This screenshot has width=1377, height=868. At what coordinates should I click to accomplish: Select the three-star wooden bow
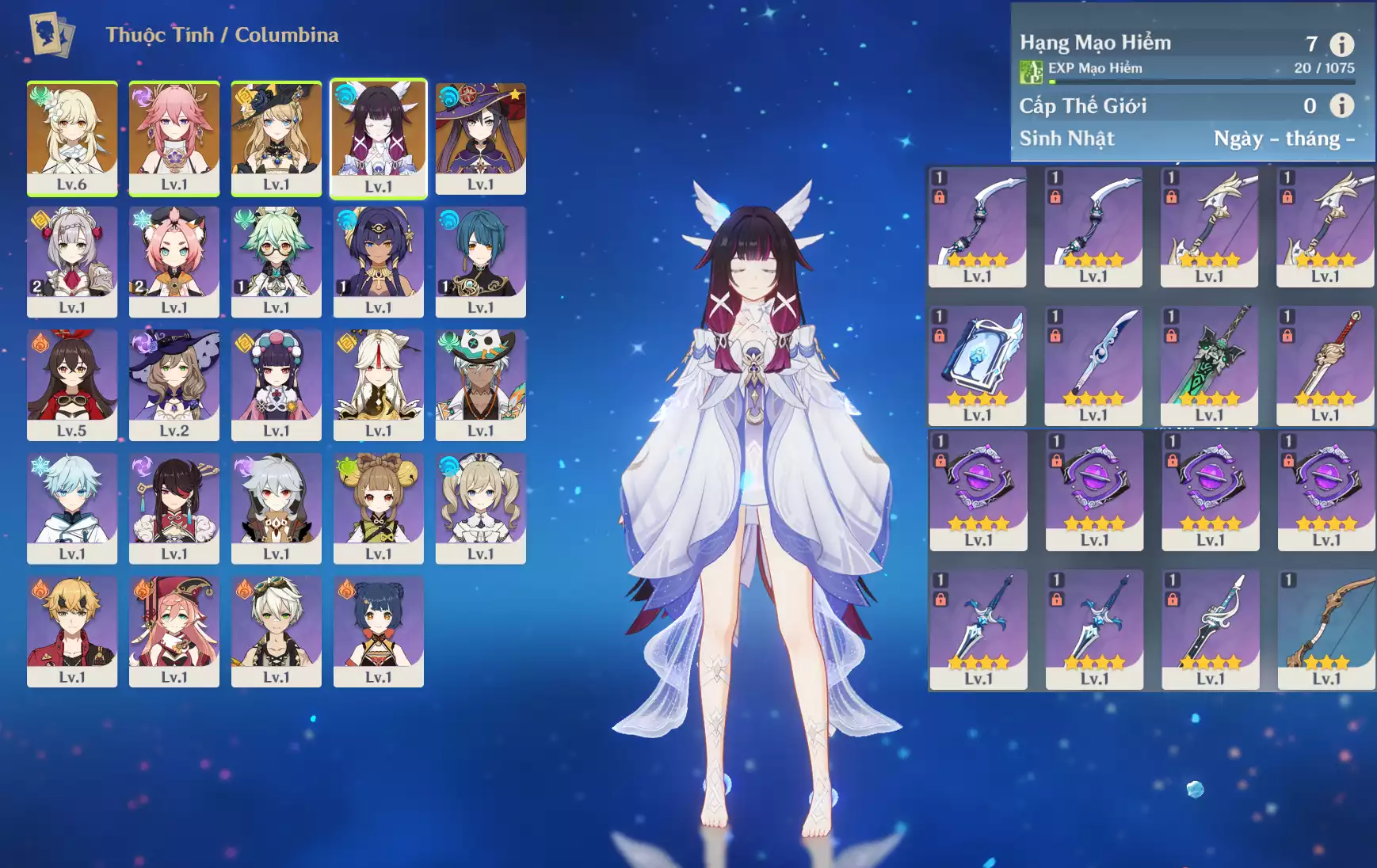click(1326, 629)
